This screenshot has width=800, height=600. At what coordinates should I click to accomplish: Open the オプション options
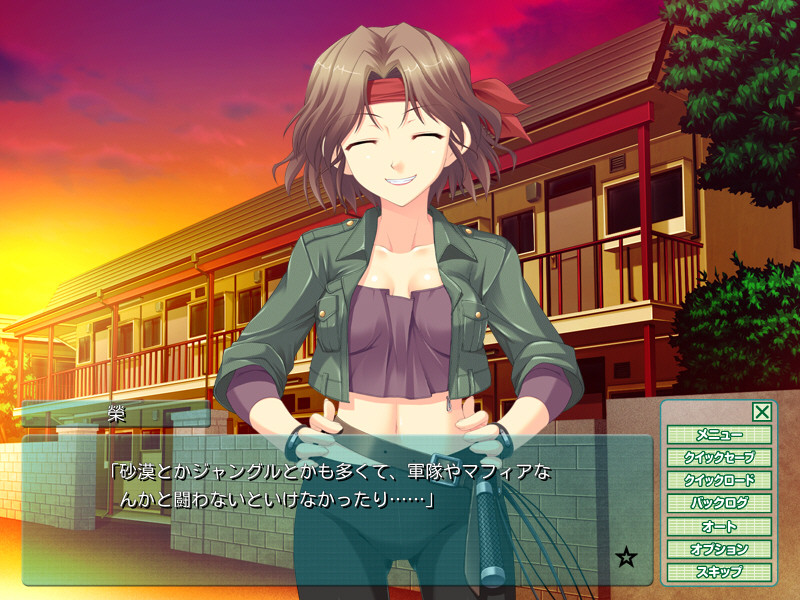click(x=719, y=550)
